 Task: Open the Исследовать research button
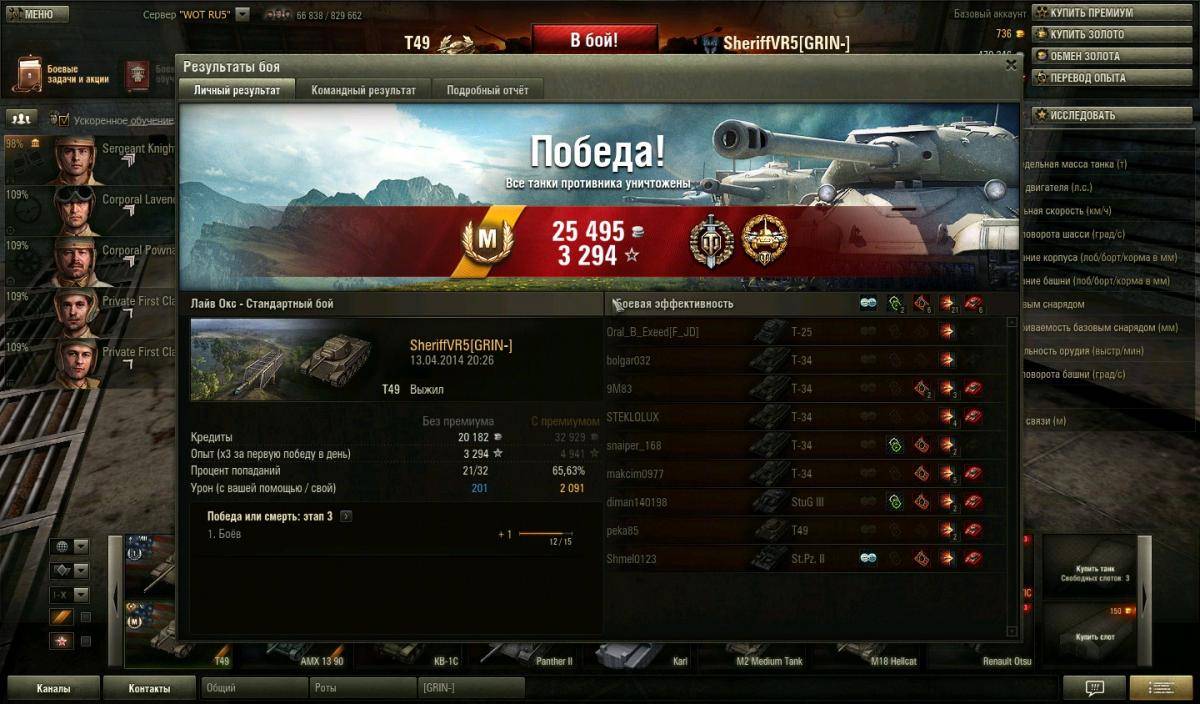click(1085, 115)
